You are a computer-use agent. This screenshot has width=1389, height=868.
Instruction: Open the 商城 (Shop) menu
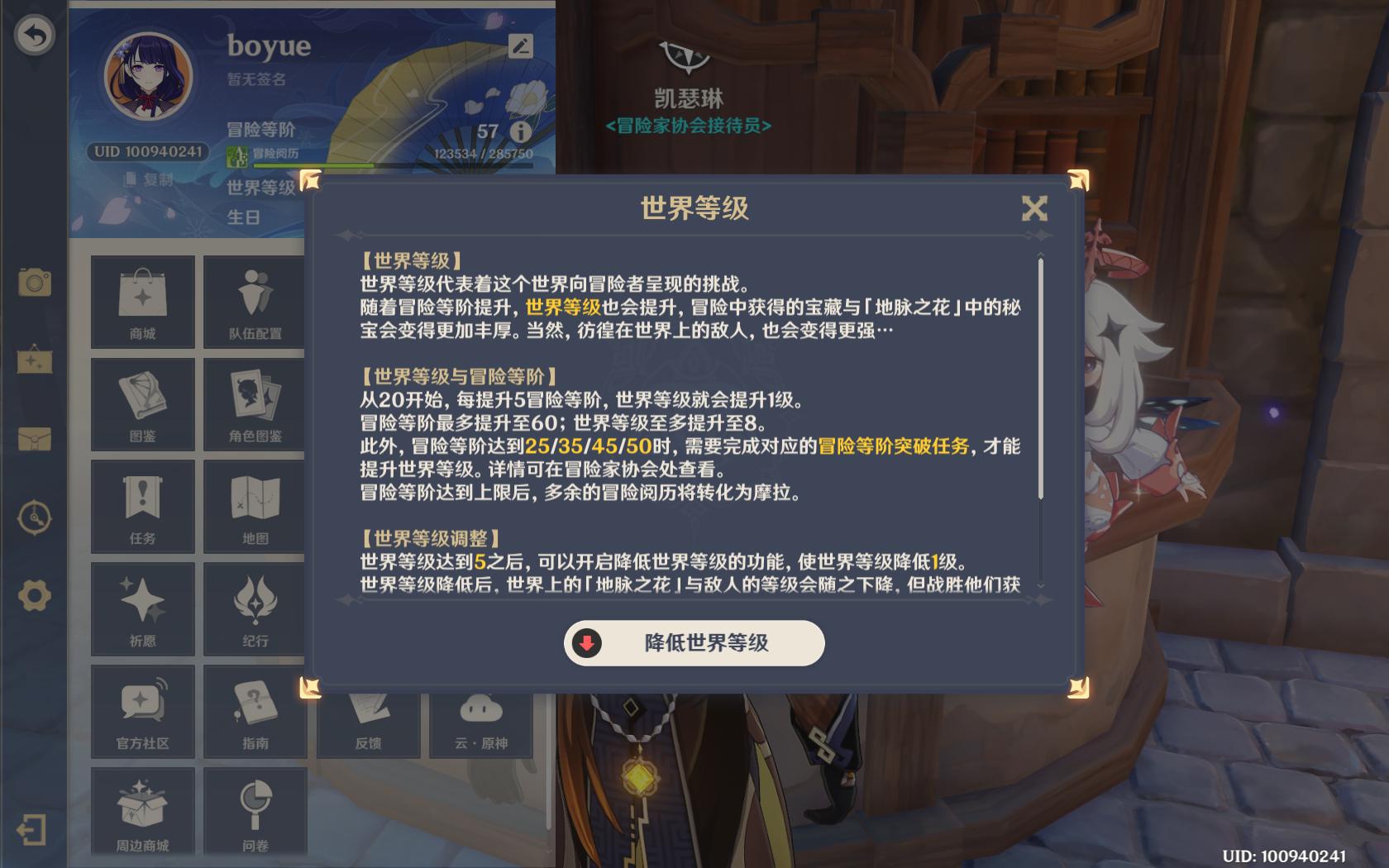[141, 302]
